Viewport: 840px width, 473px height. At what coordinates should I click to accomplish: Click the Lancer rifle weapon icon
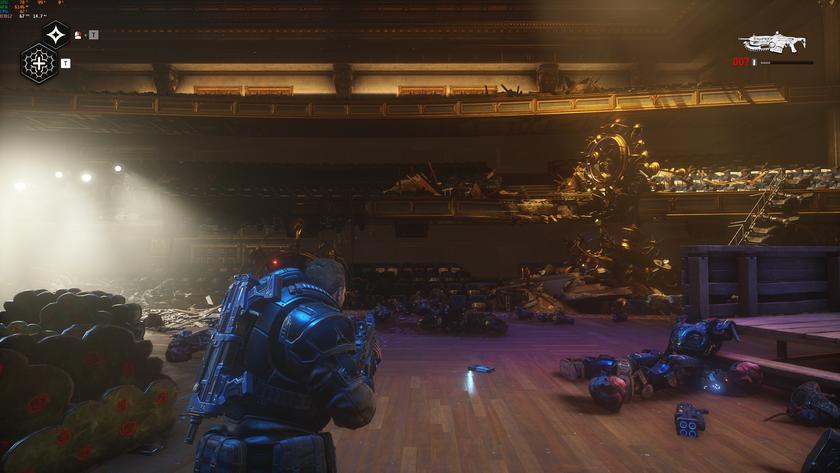[772, 42]
